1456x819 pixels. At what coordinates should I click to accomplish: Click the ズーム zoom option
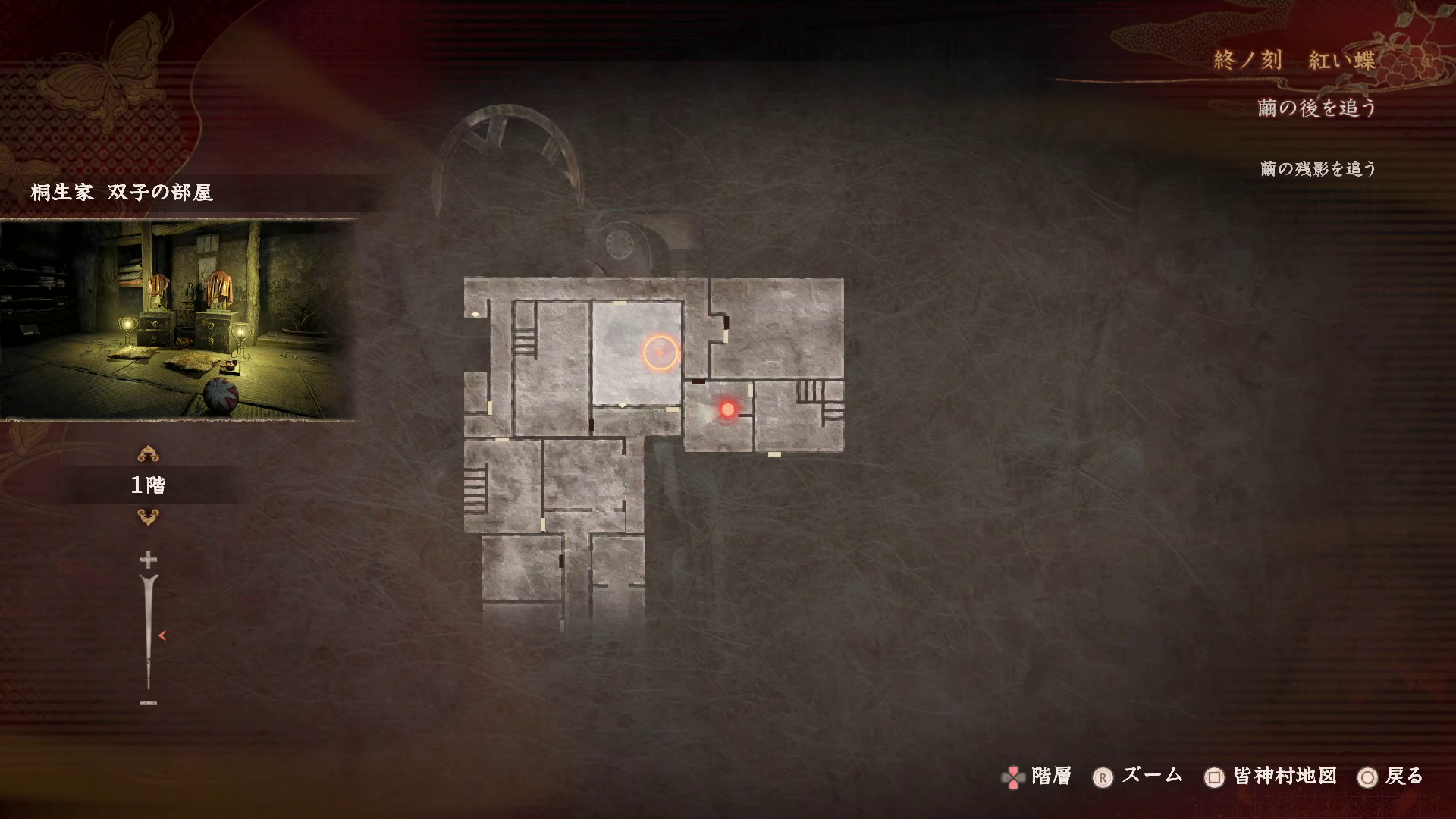[x=1137, y=777]
